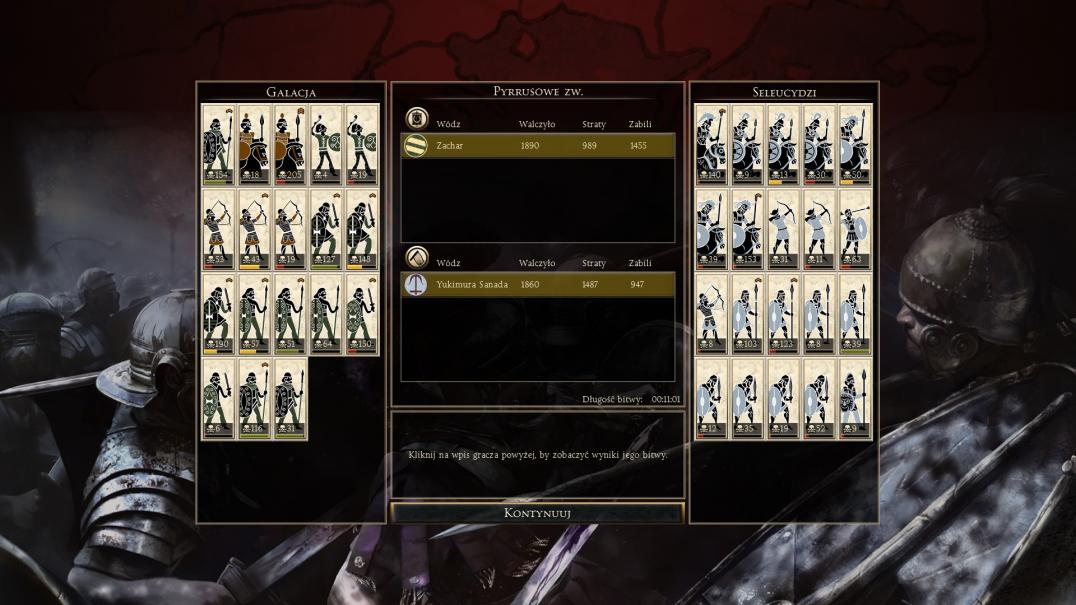Select the Seleucid spearman card with 103 kills

click(x=747, y=314)
